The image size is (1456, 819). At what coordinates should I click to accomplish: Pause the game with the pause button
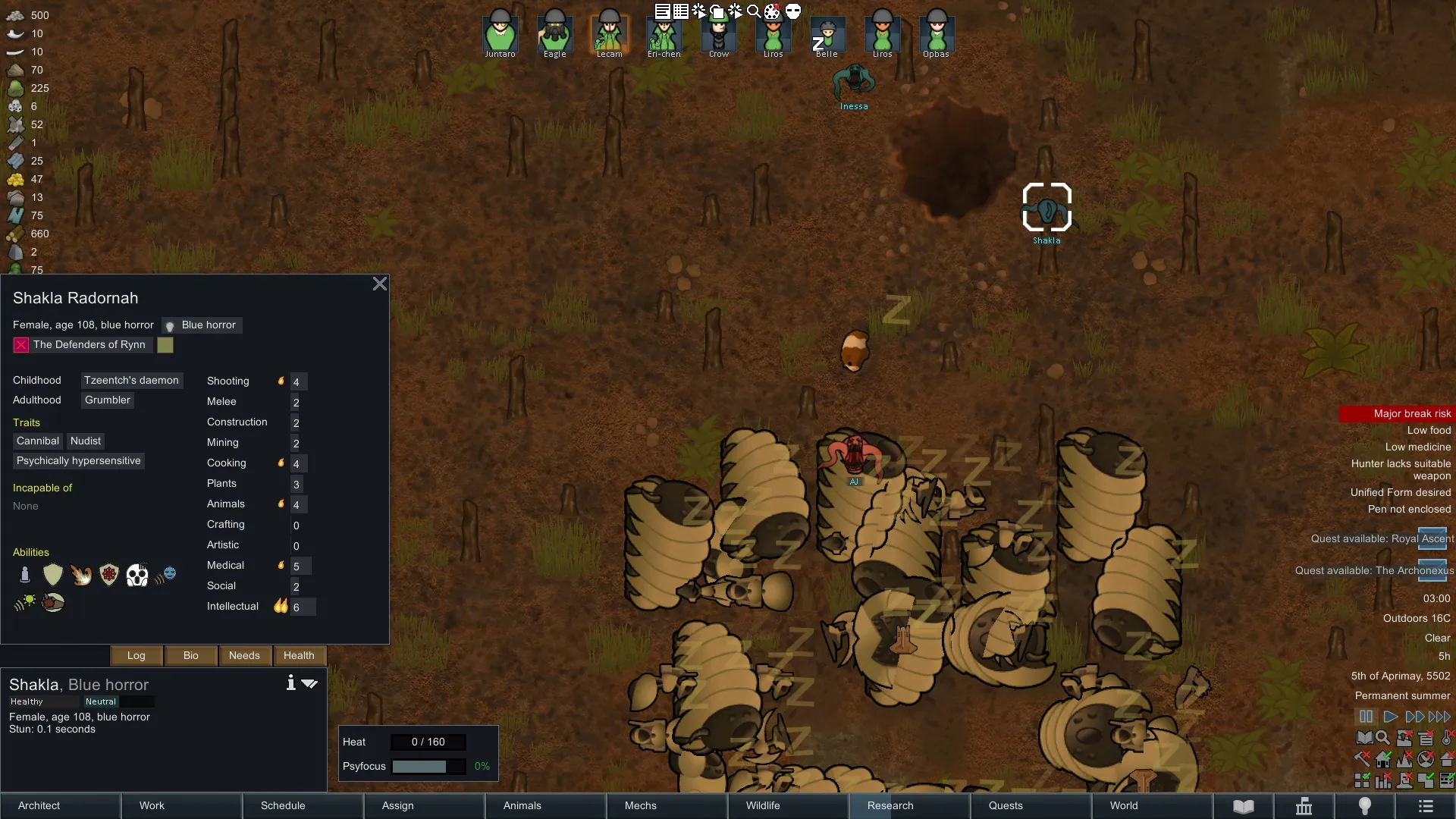click(x=1366, y=717)
